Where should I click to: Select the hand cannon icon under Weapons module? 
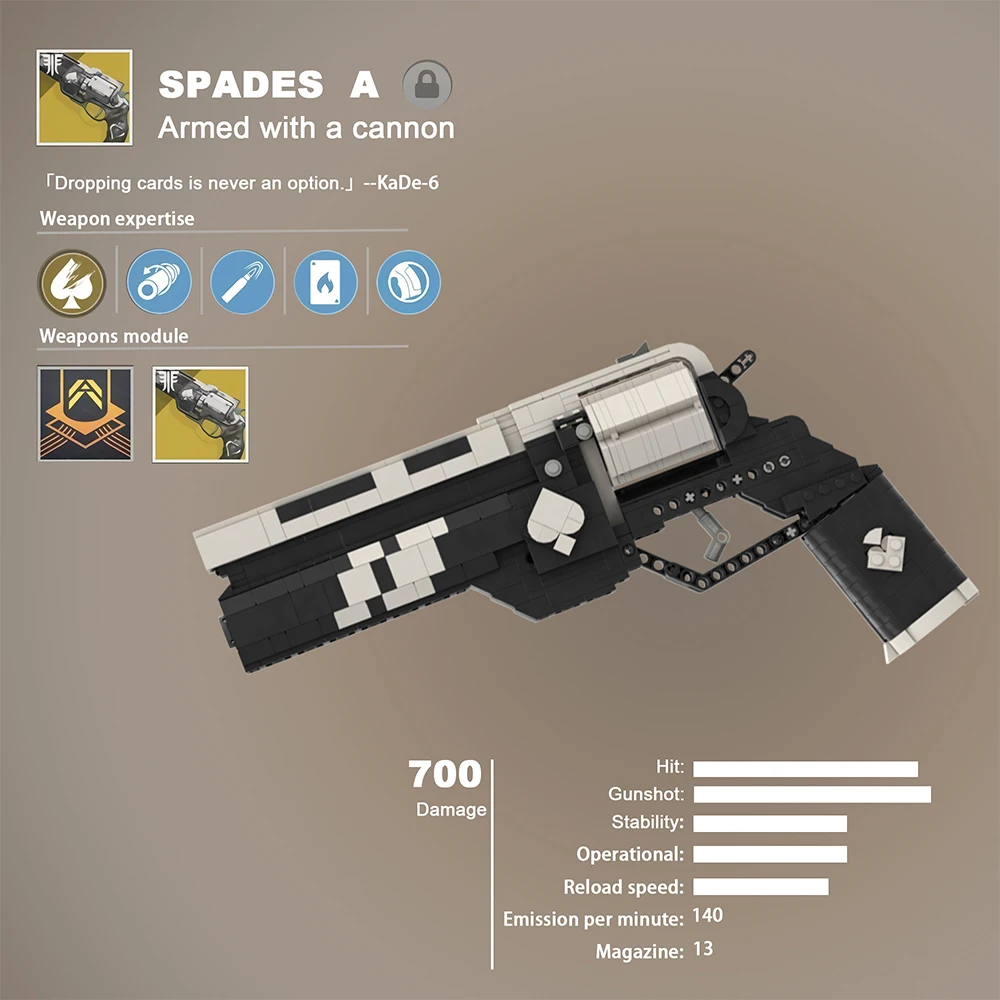(200, 414)
